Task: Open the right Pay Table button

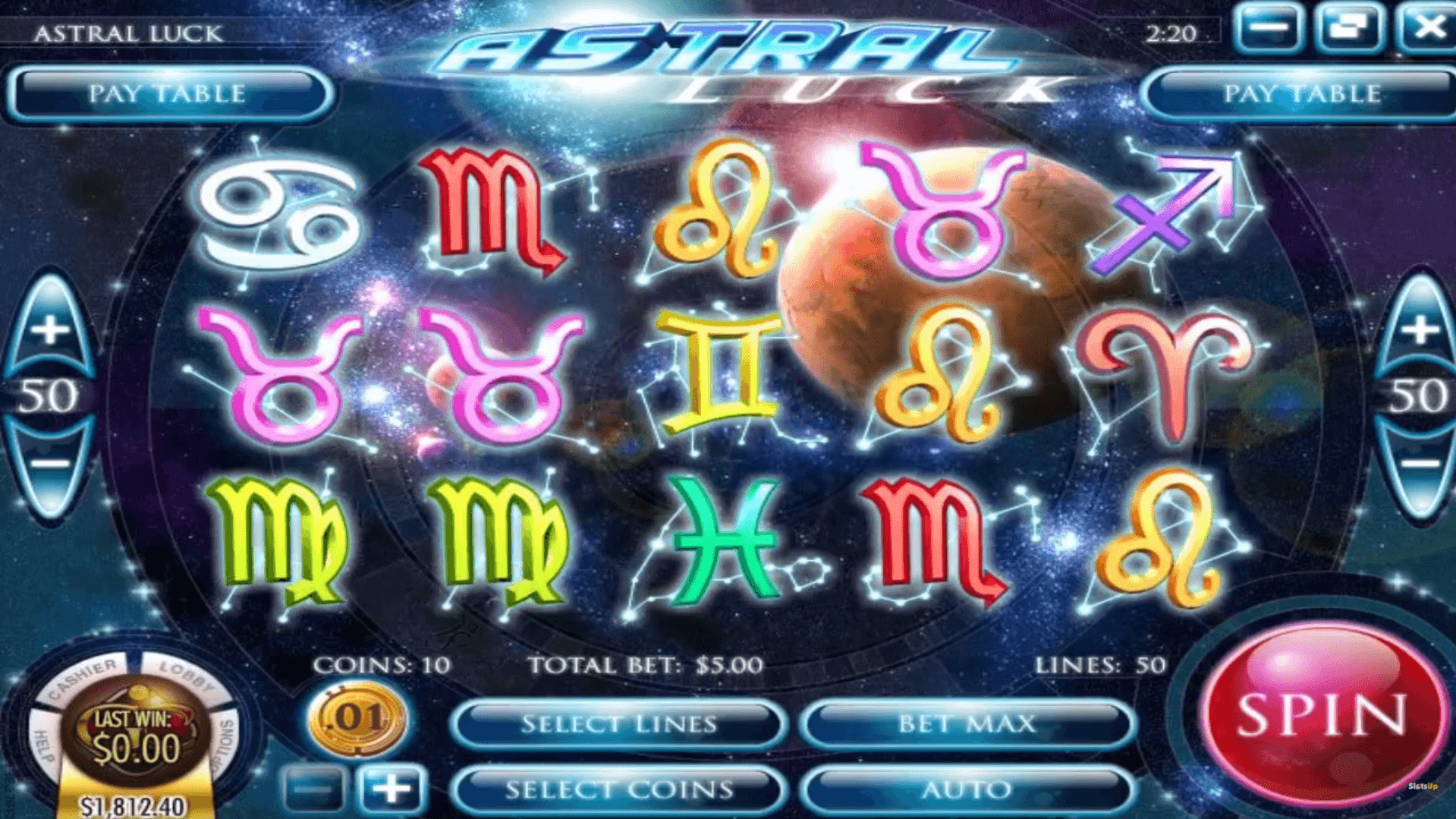Action: coord(1300,93)
